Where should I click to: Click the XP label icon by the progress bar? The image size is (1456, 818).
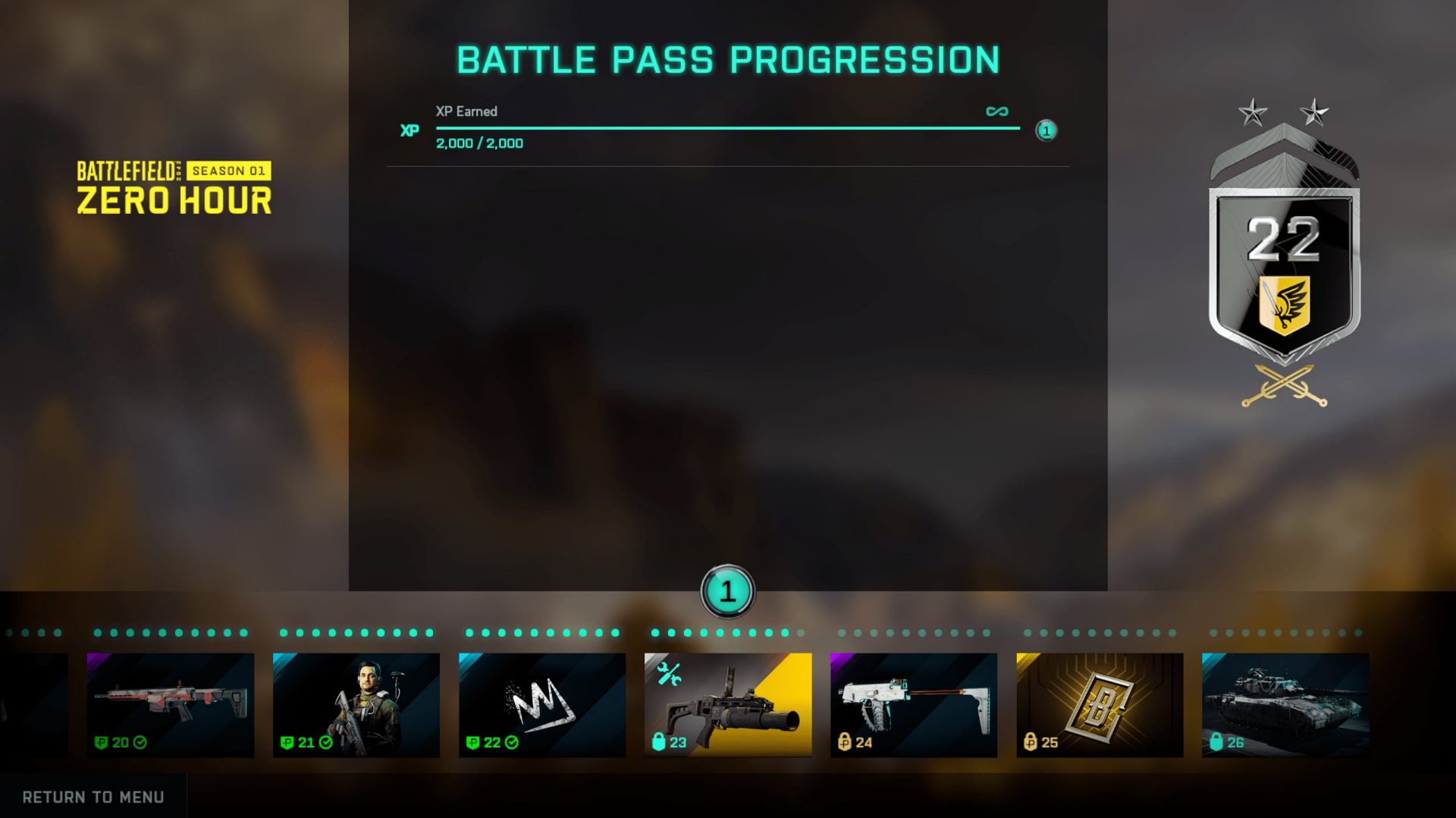(410, 130)
